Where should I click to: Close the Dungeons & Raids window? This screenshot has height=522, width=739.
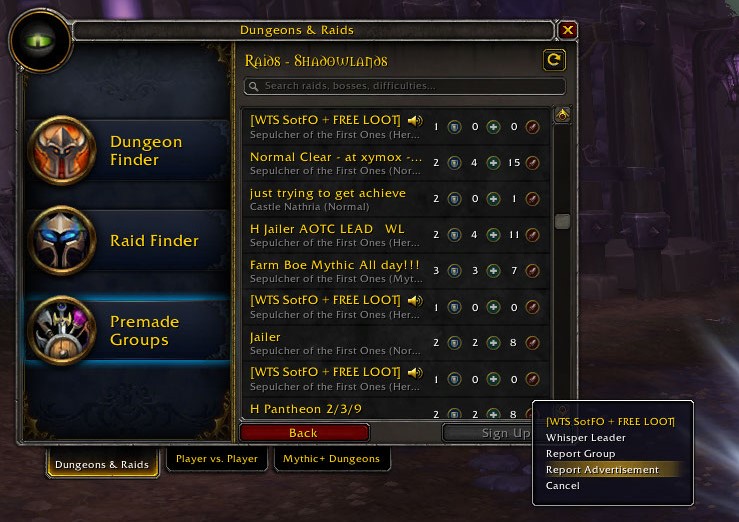click(x=568, y=30)
